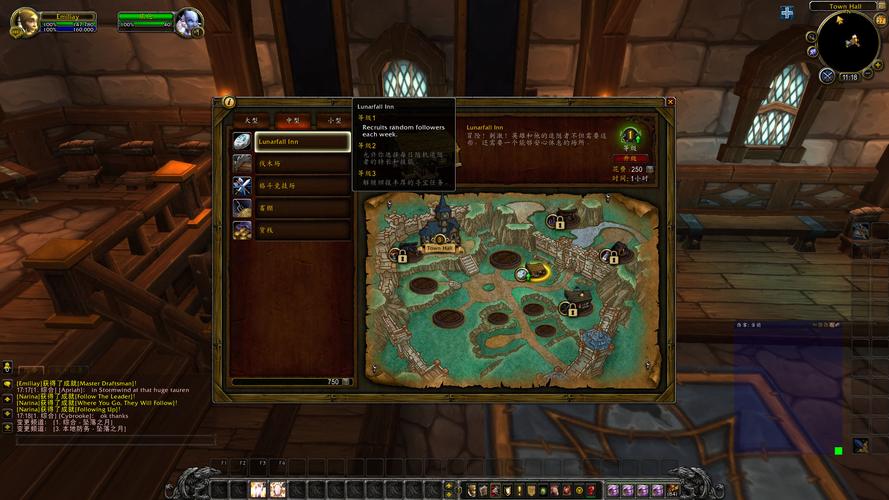This screenshot has height=500, width=889.
Task: Click the Emillay player portrait
Action: [x=22, y=22]
